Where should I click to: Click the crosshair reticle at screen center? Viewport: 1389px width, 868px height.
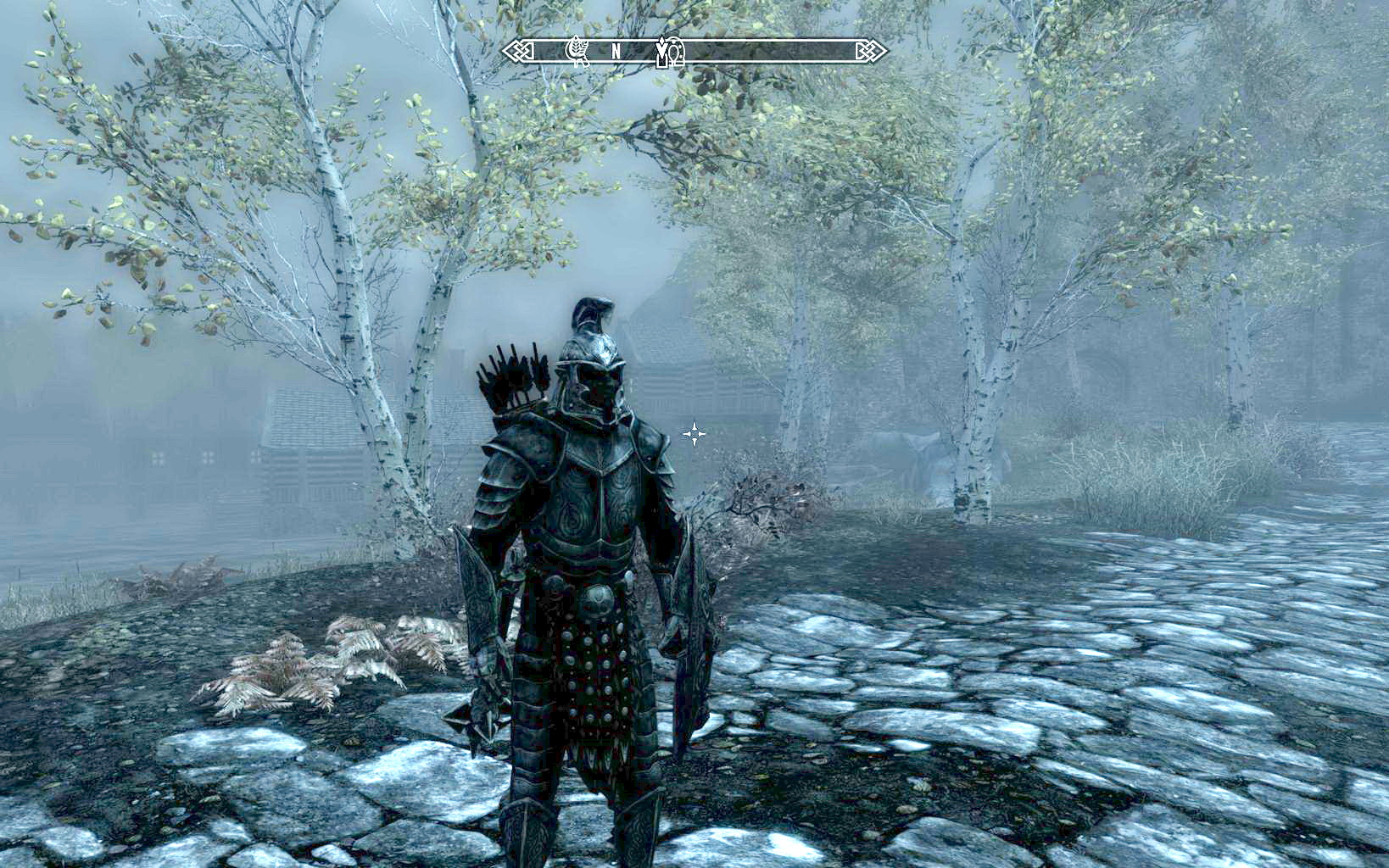tap(694, 433)
